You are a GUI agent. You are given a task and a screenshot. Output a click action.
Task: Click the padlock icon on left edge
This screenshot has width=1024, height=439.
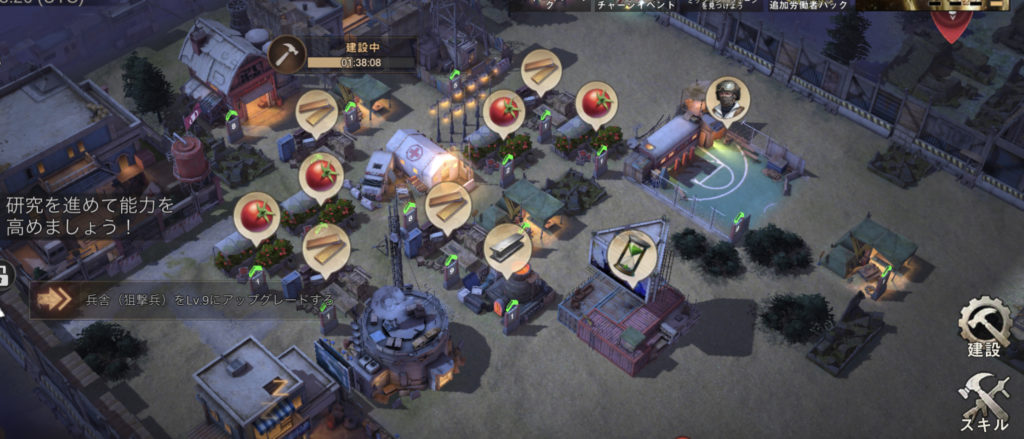4,276
